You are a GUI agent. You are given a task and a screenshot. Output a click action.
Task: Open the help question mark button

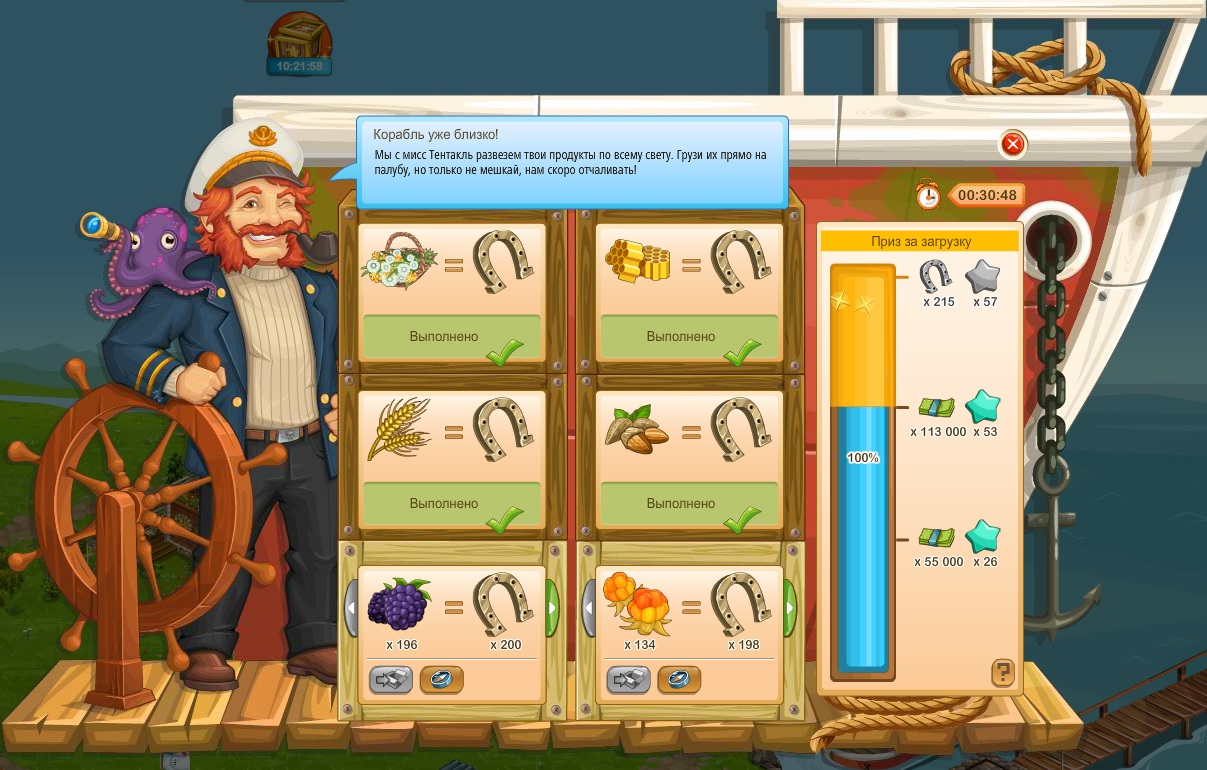1003,672
